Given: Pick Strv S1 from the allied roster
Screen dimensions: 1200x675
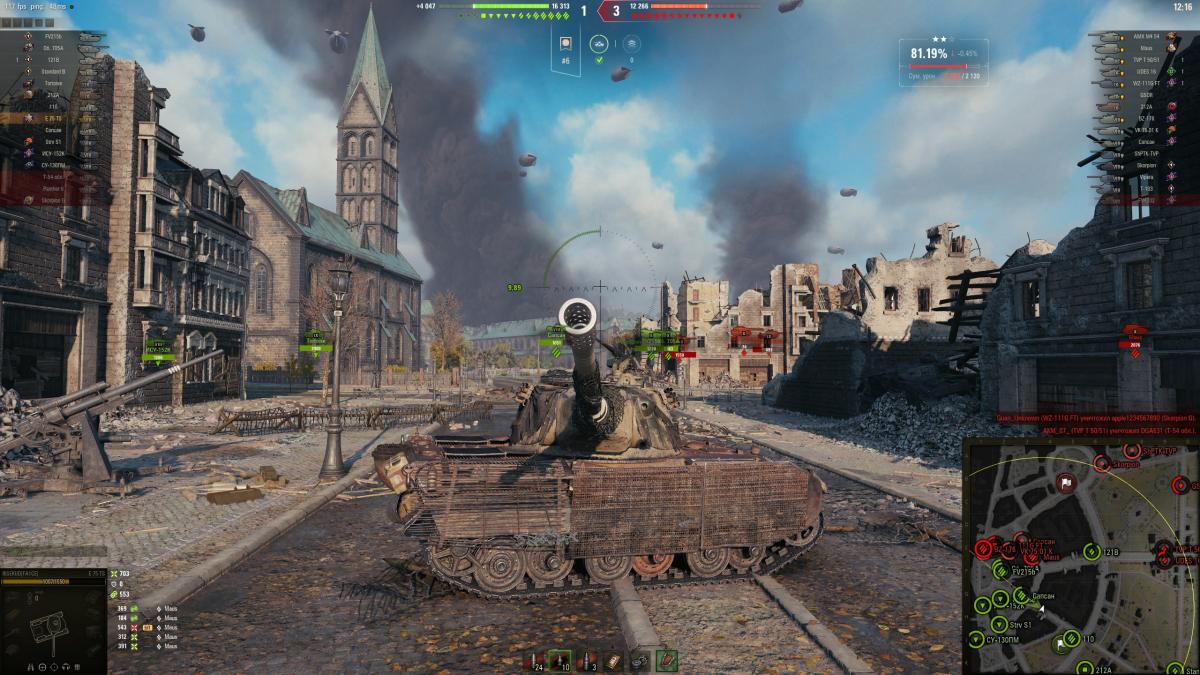Looking at the screenshot, I should click(55, 141).
